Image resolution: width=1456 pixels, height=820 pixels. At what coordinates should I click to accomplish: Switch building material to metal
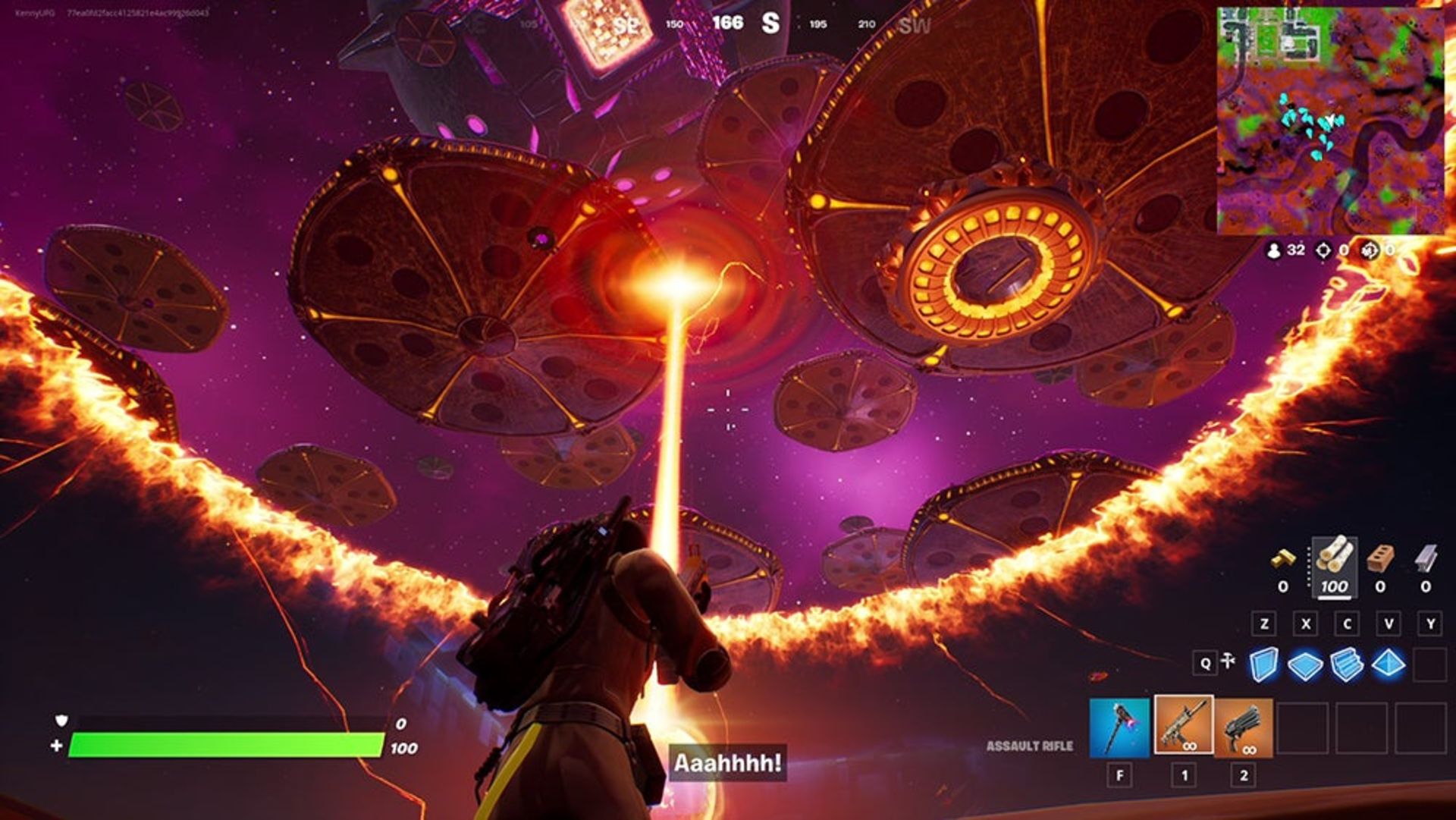click(x=1426, y=558)
